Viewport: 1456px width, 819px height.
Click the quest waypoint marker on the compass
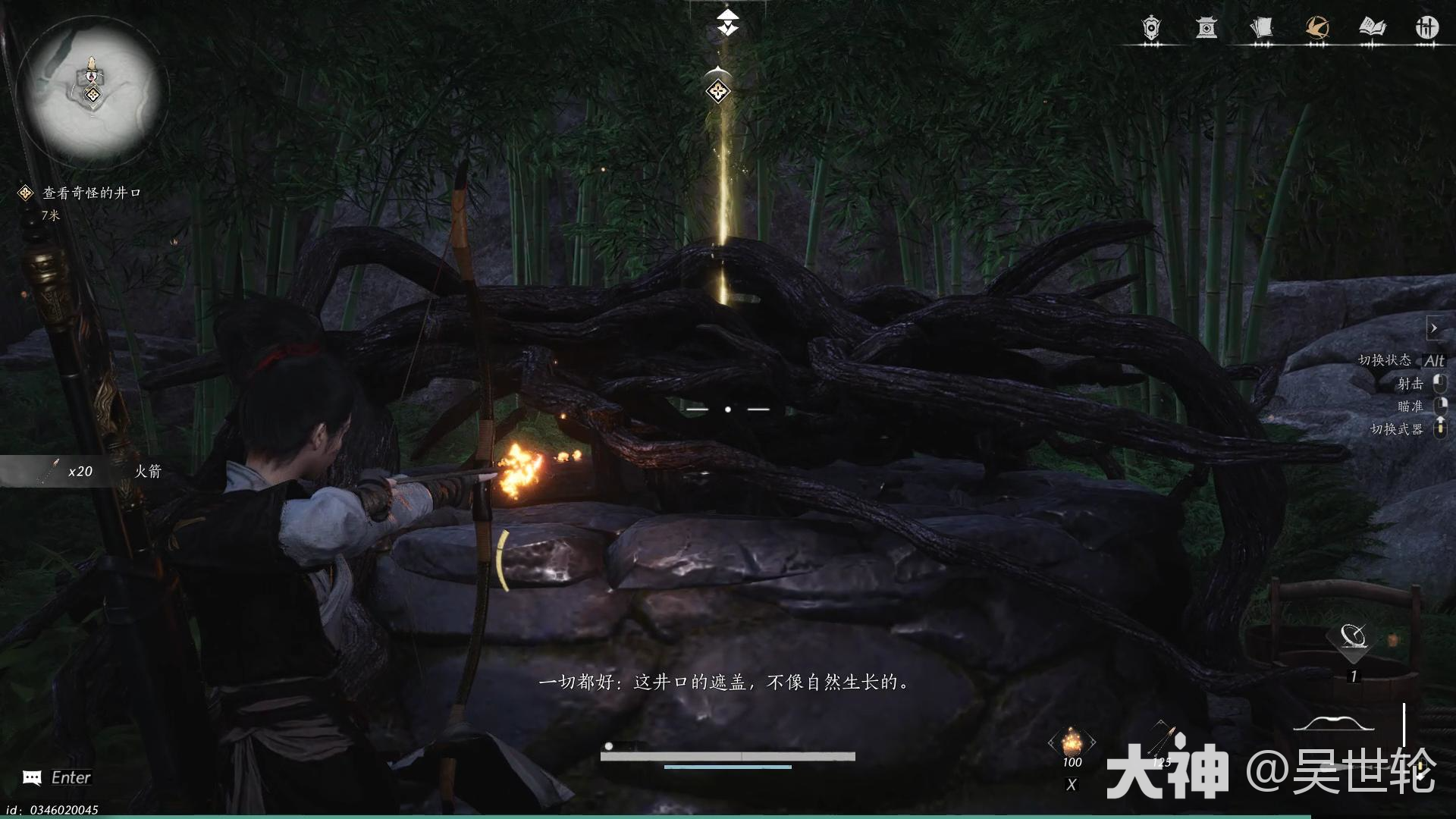click(x=717, y=92)
